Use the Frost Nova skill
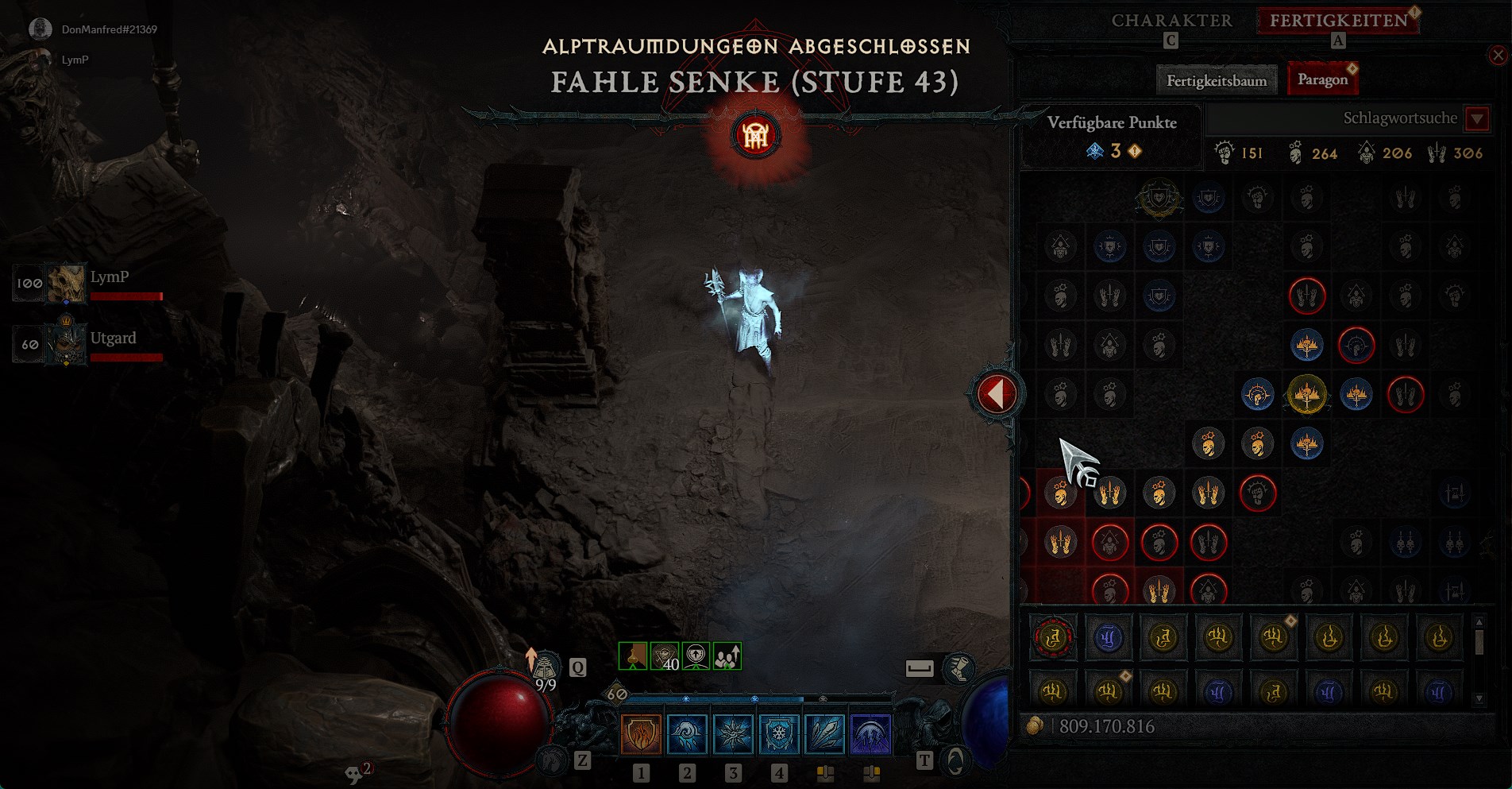 point(733,733)
